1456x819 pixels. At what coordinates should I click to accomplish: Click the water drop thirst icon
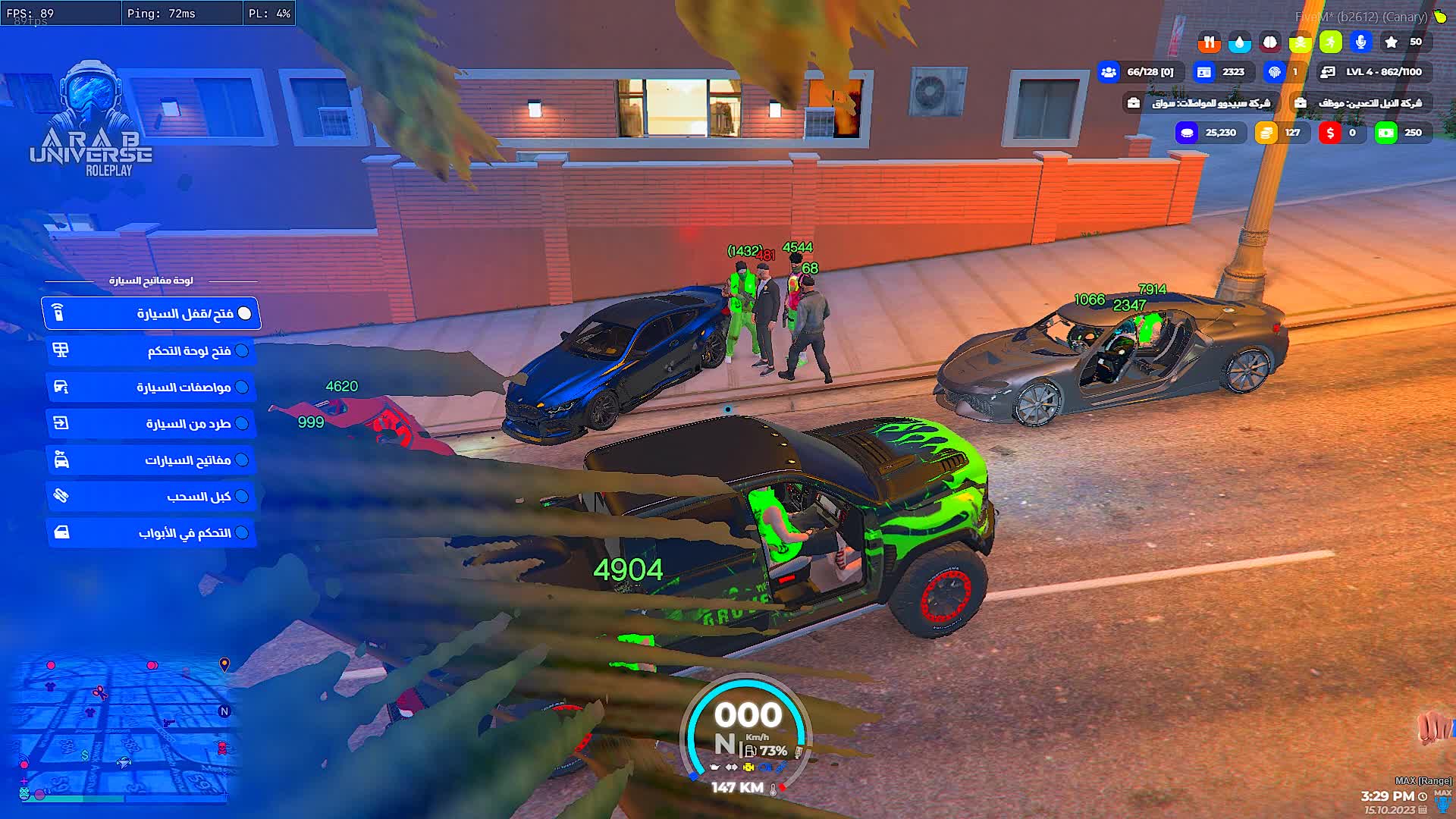(1239, 42)
